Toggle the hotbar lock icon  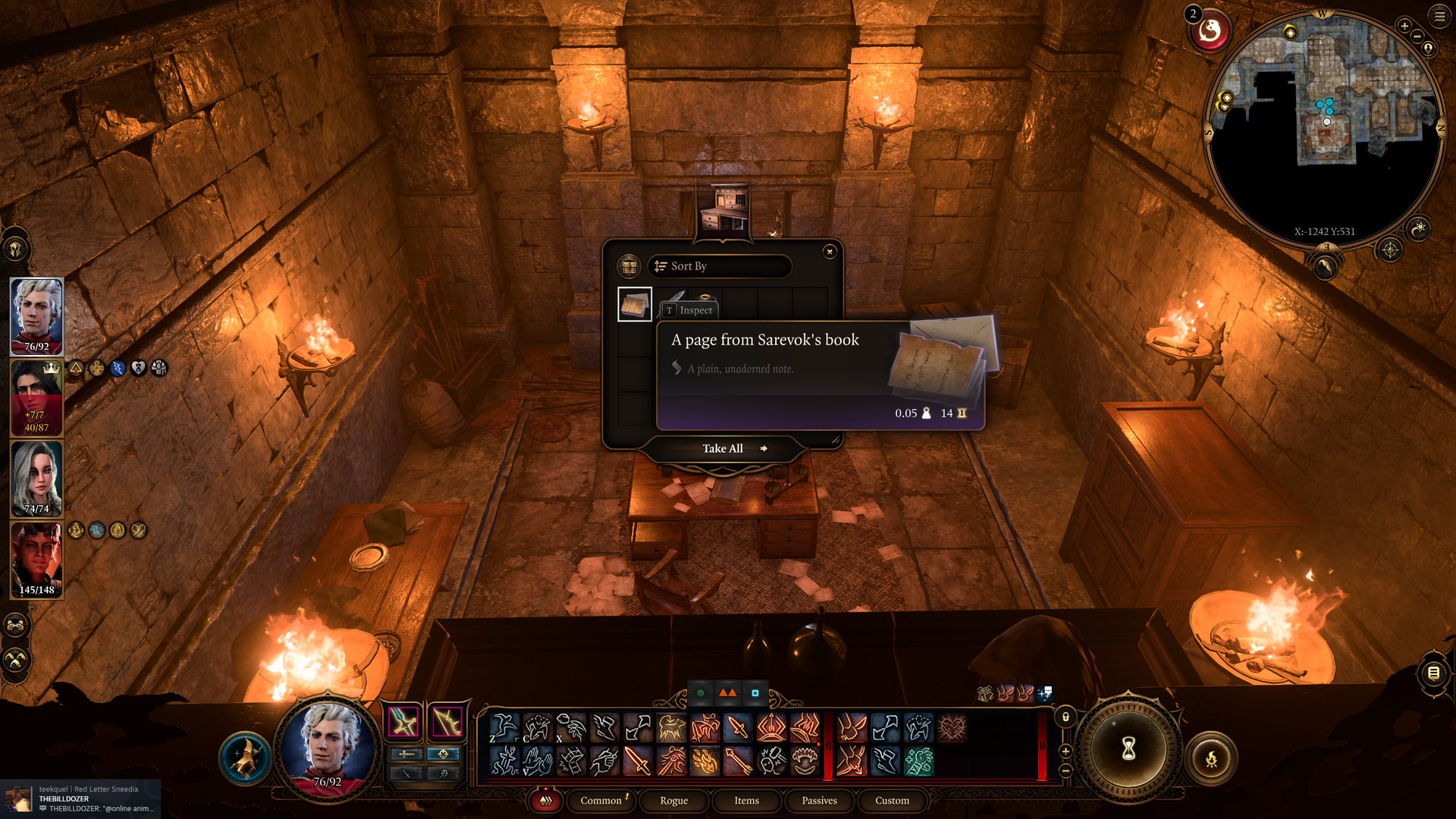1065,717
